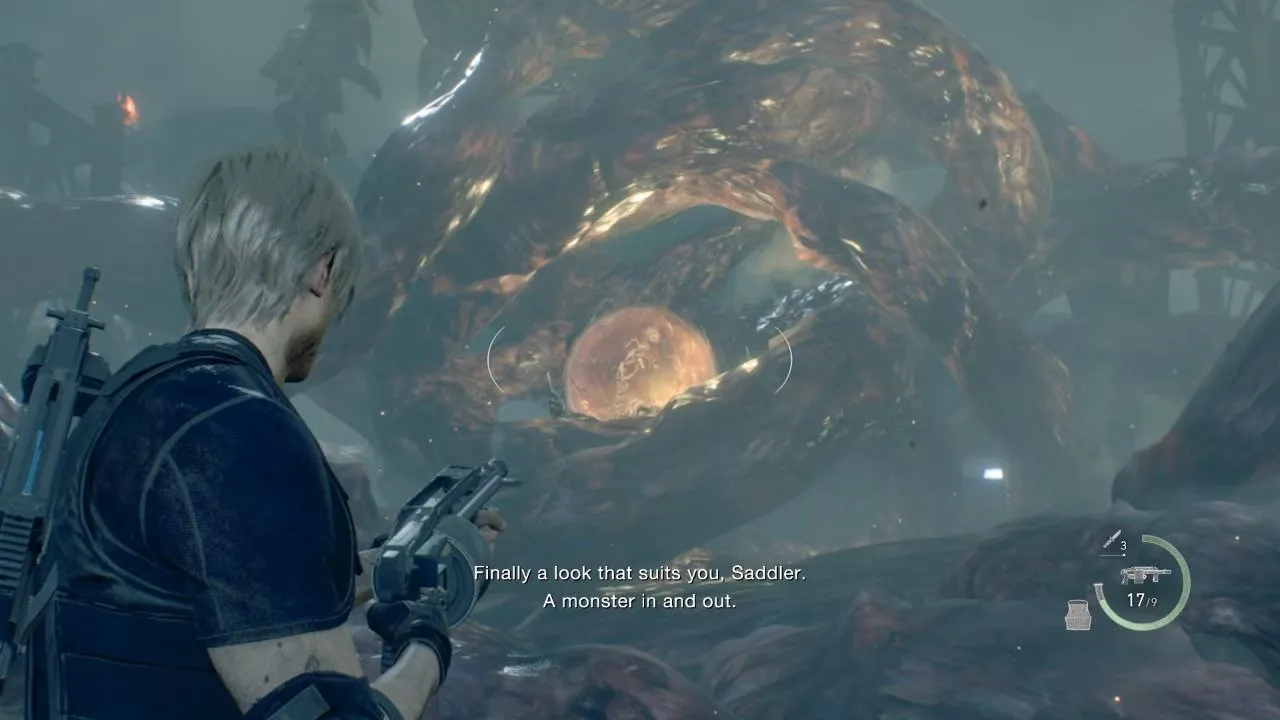Select the equipped gun icon in the HUD
Viewport: 1280px width, 720px height.
tap(1145, 575)
